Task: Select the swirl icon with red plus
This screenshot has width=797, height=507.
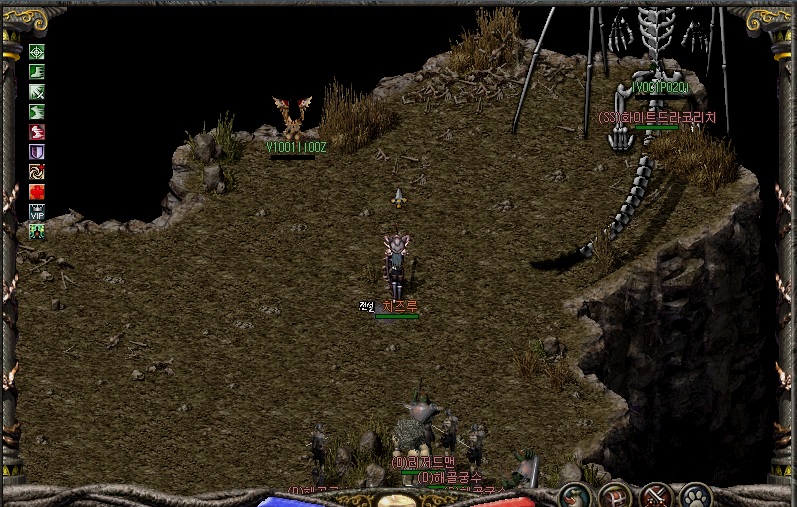Action: (37, 172)
